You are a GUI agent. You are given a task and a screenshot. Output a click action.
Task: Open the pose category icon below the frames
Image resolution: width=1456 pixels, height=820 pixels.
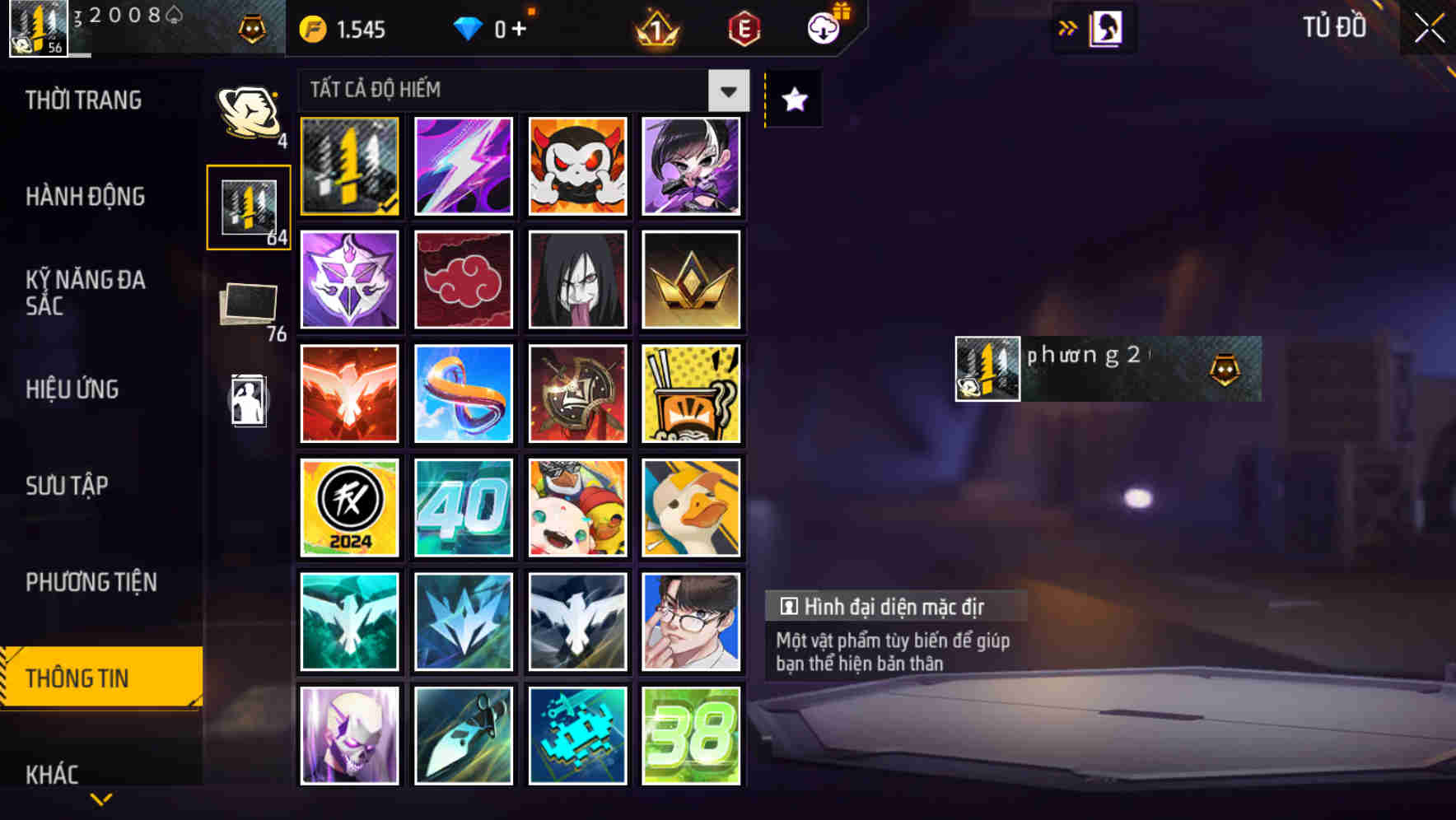point(248,401)
